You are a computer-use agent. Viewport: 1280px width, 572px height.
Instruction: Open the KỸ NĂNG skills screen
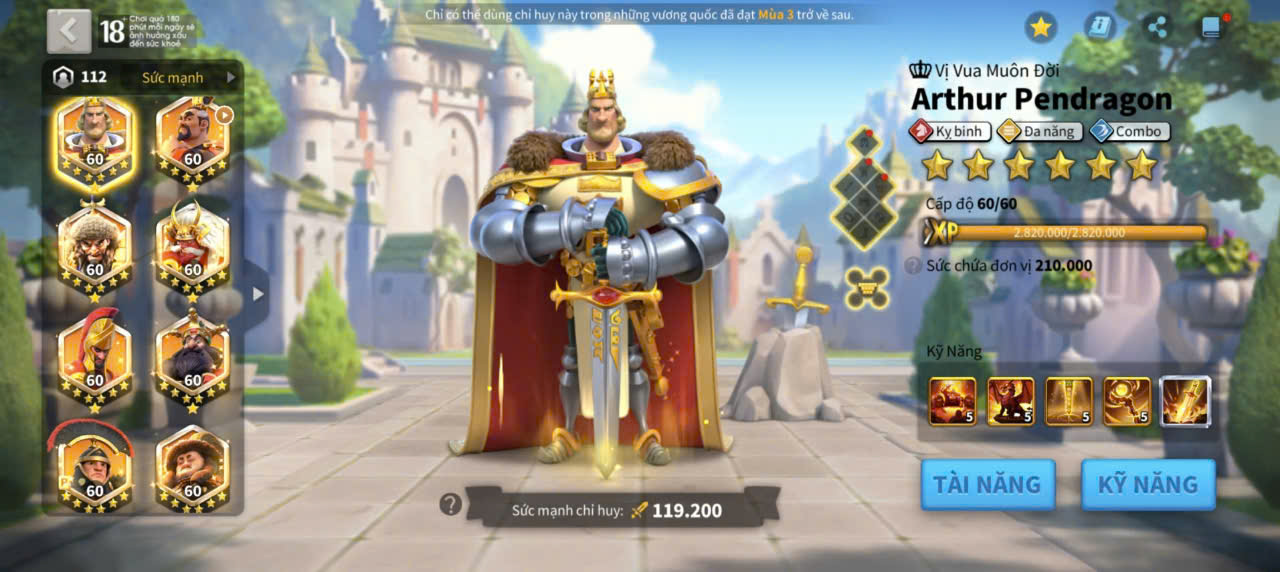point(1148,485)
